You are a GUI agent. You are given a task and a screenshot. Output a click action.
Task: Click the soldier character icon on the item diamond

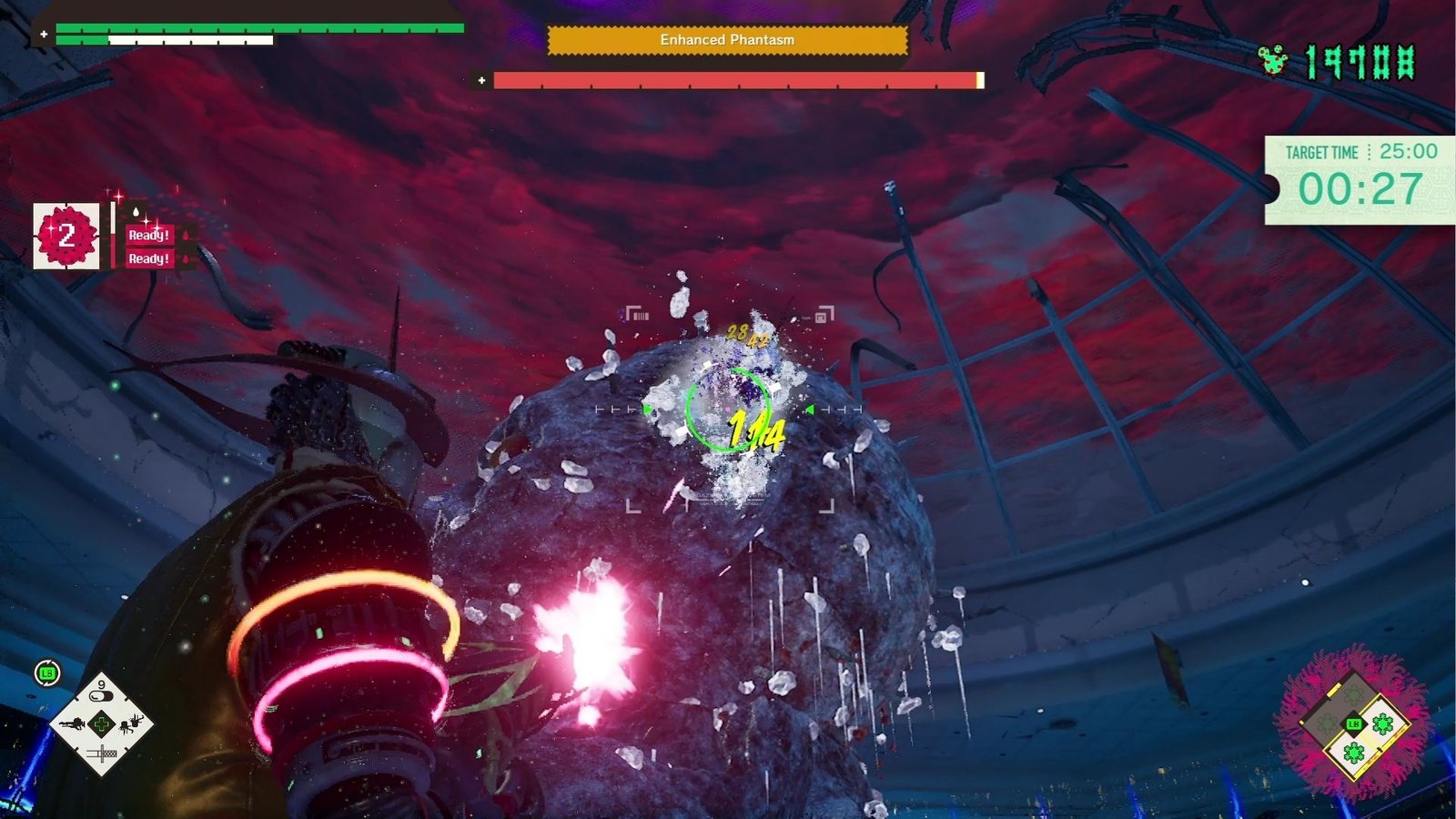(73, 724)
